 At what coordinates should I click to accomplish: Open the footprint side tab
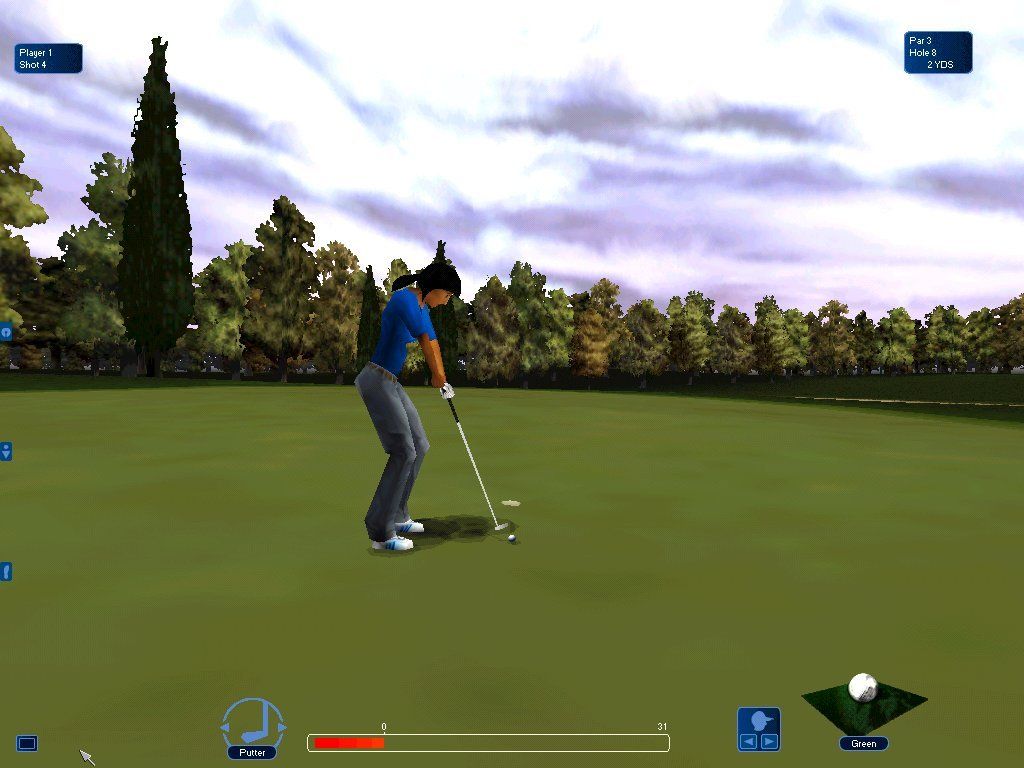5,572
